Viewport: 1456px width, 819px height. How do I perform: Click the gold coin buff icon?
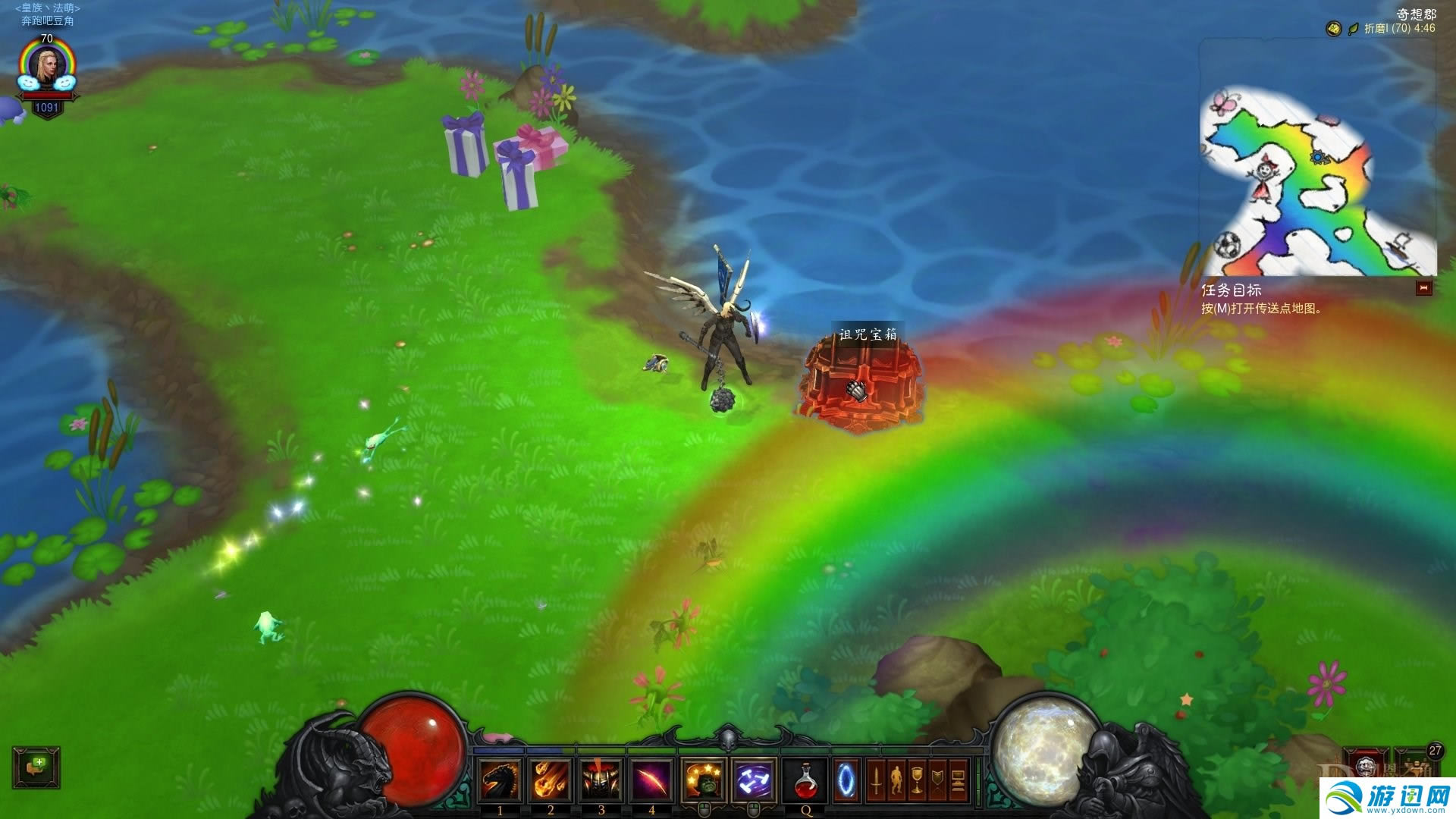click(x=1333, y=29)
